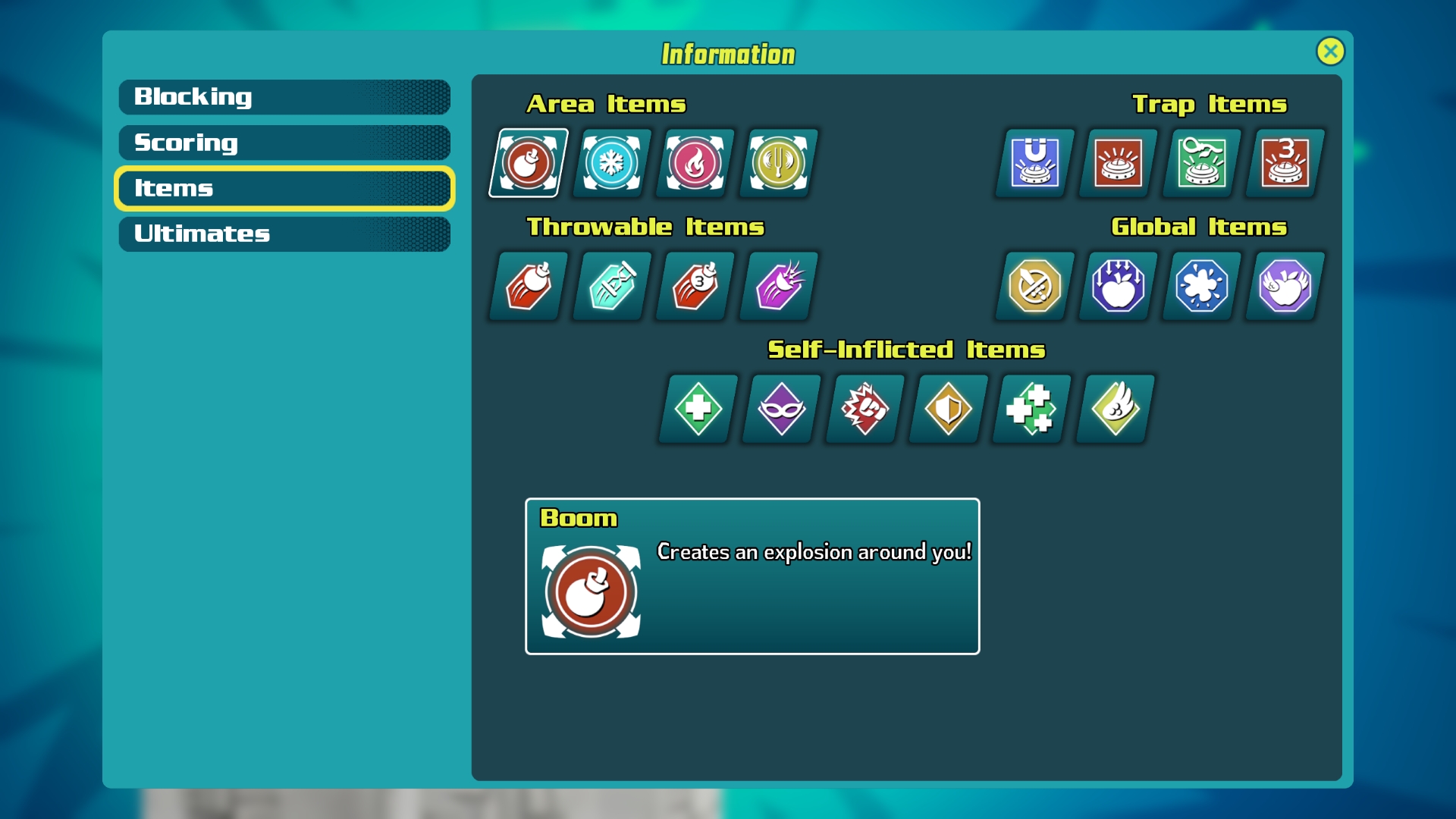1456x819 pixels.
Task: View the purple throwable item
Action: coord(778,286)
